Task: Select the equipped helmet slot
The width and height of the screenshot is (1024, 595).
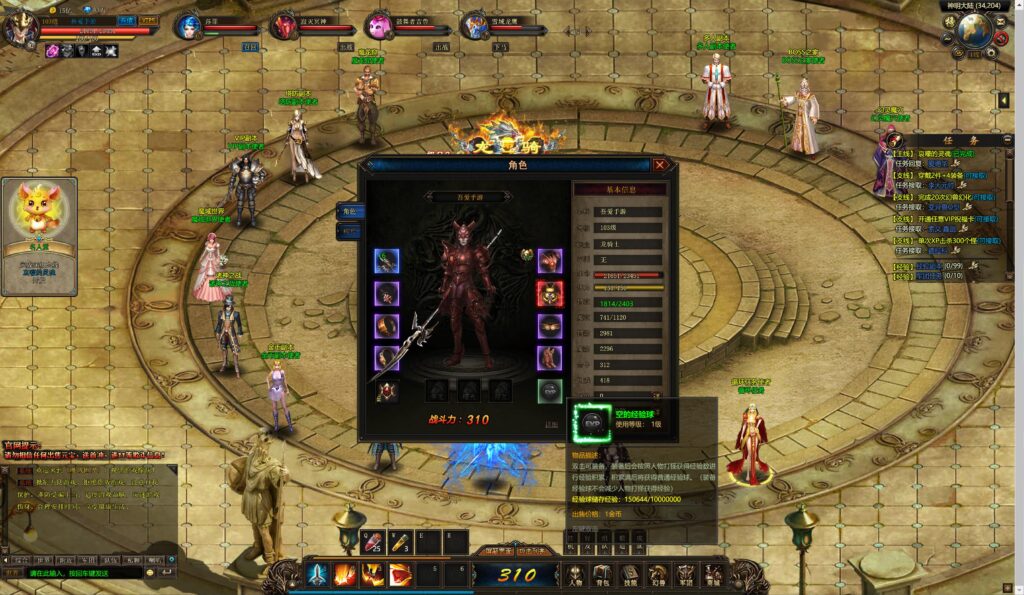Action: [550, 261]
